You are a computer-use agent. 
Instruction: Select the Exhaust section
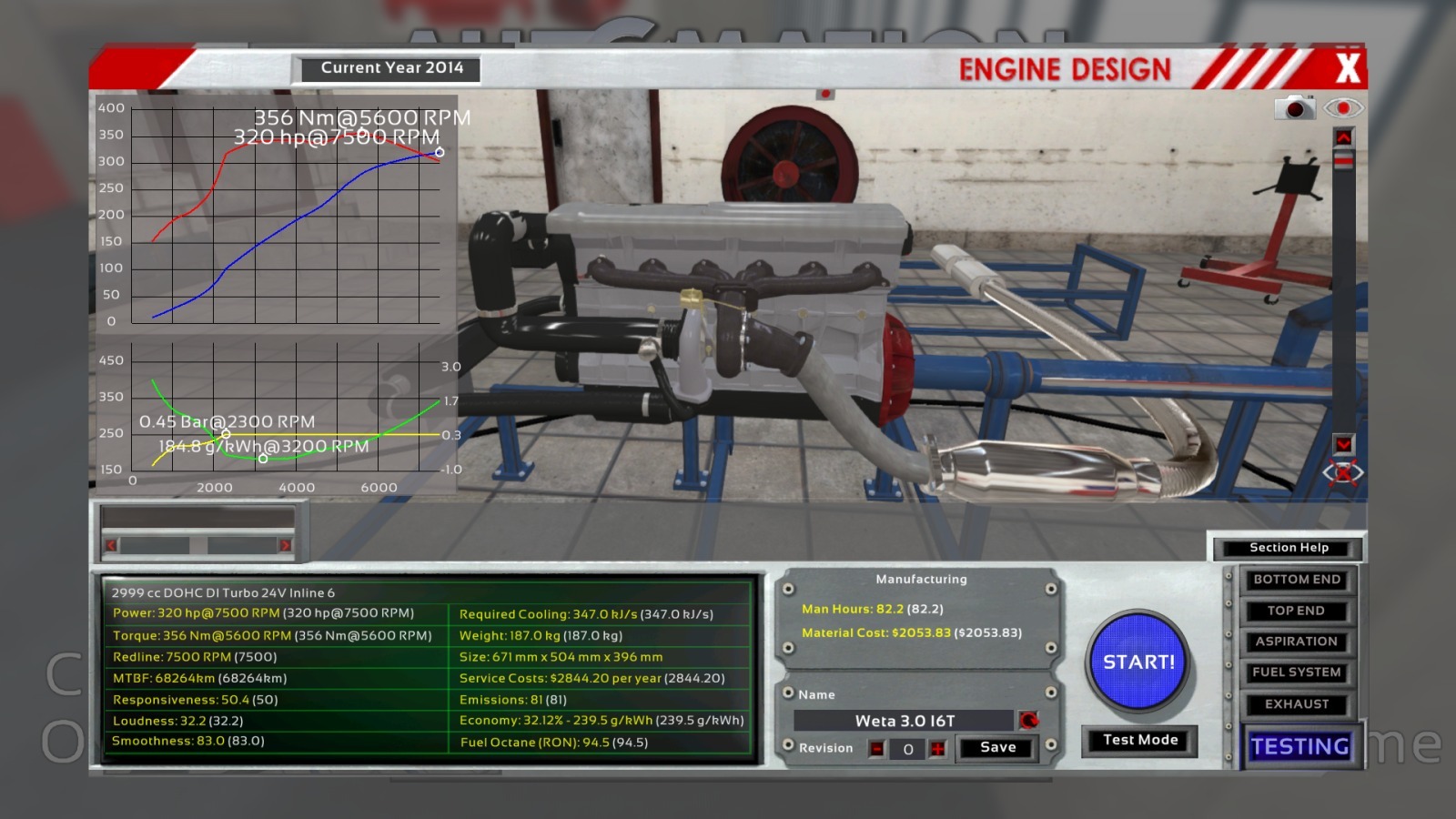point(1296,703)
